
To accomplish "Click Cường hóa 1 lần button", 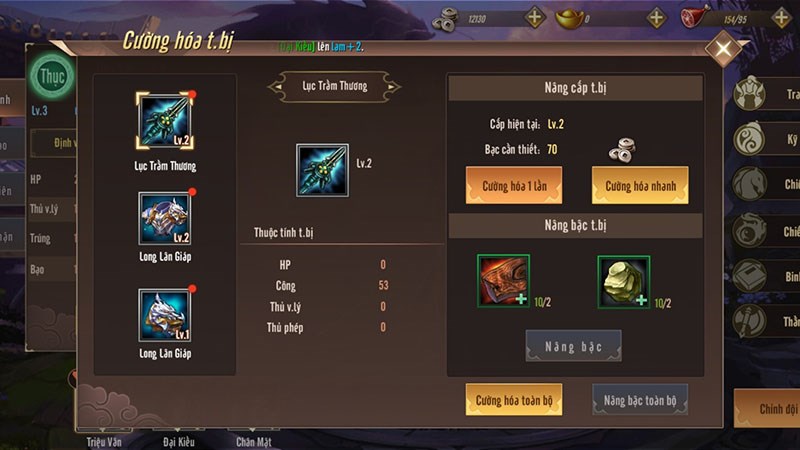I will [x=514, y=185].
